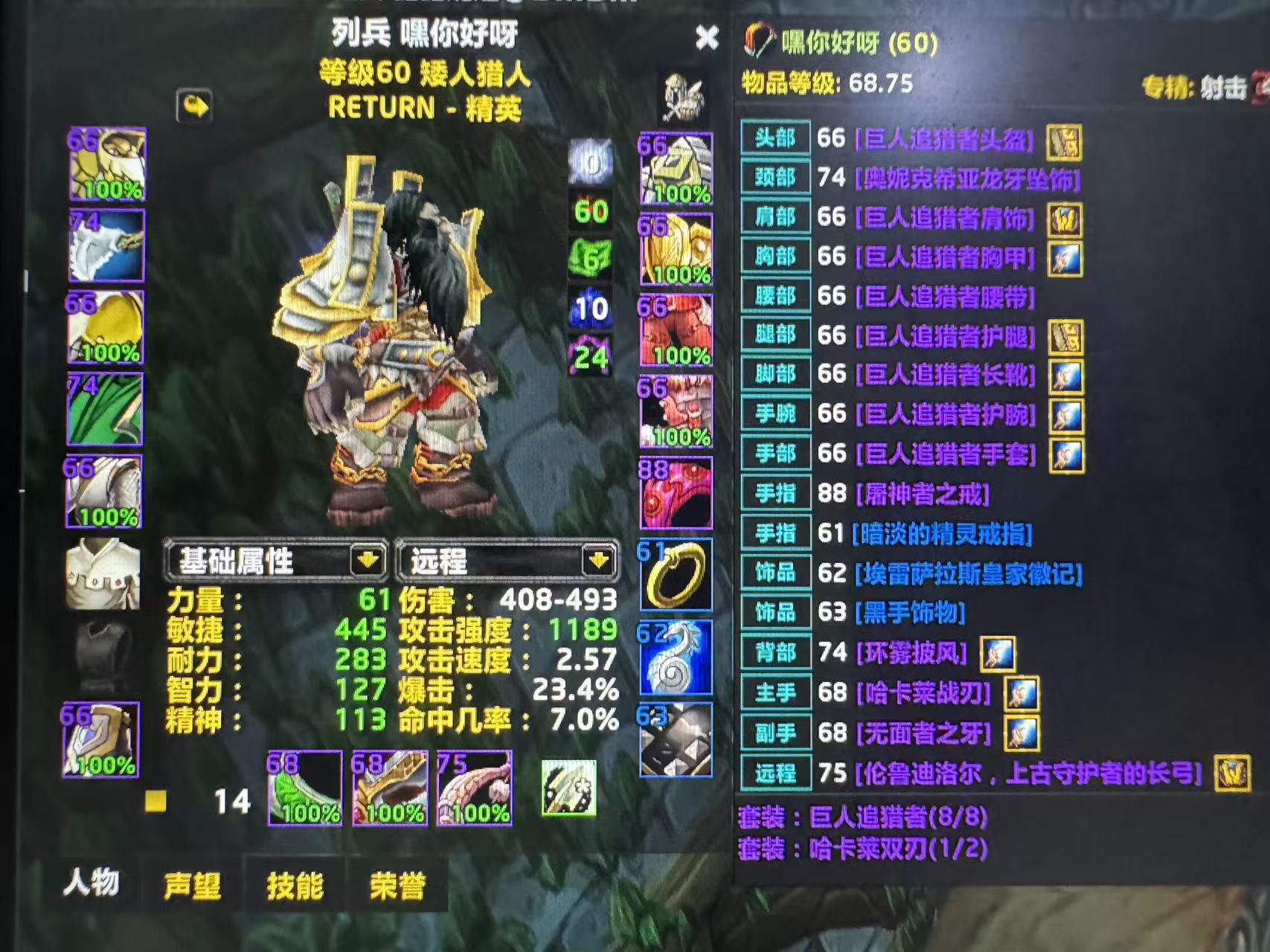Select the 人物 character tab
The width and height of the screenshot is (1270, 952).
[x=91, y=884]
